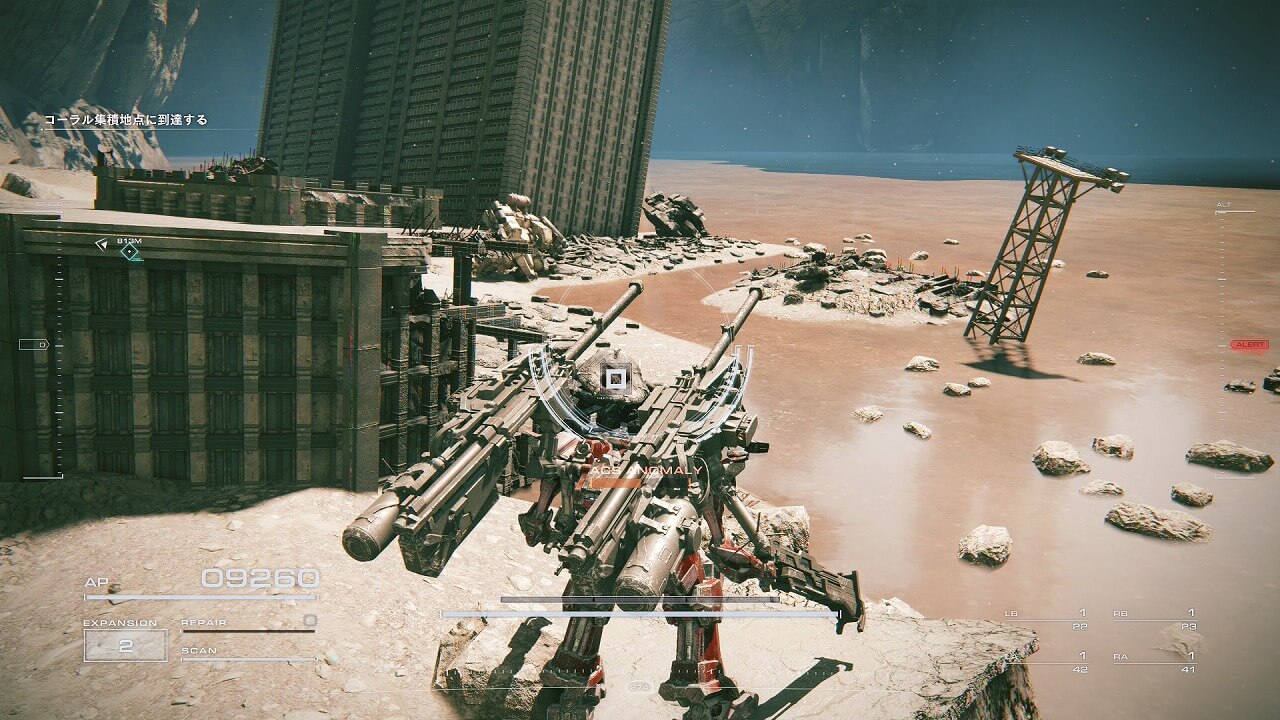This screenshot has height=720, width=1280.
Task: Choose the RA arm weapon slot
Action: point(1155,663)
